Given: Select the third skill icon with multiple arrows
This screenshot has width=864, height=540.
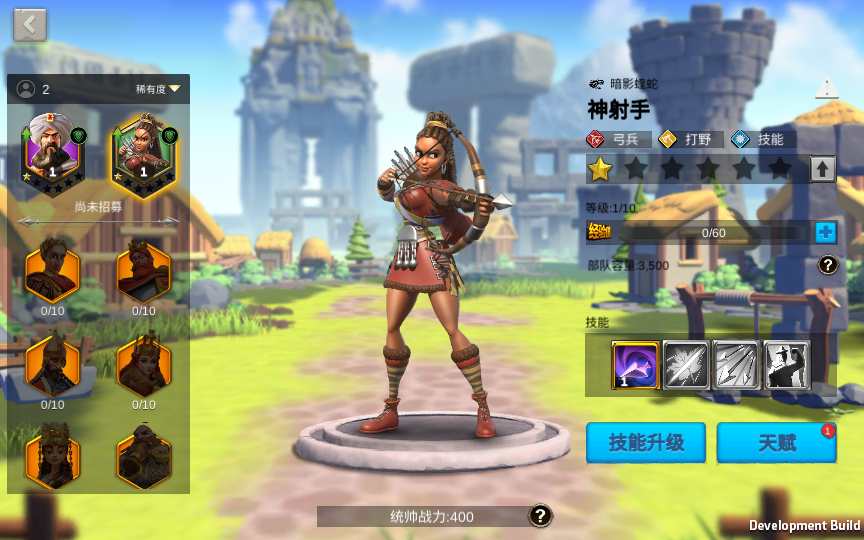Looking at the screenshot, I should click(x=736, y=365).
